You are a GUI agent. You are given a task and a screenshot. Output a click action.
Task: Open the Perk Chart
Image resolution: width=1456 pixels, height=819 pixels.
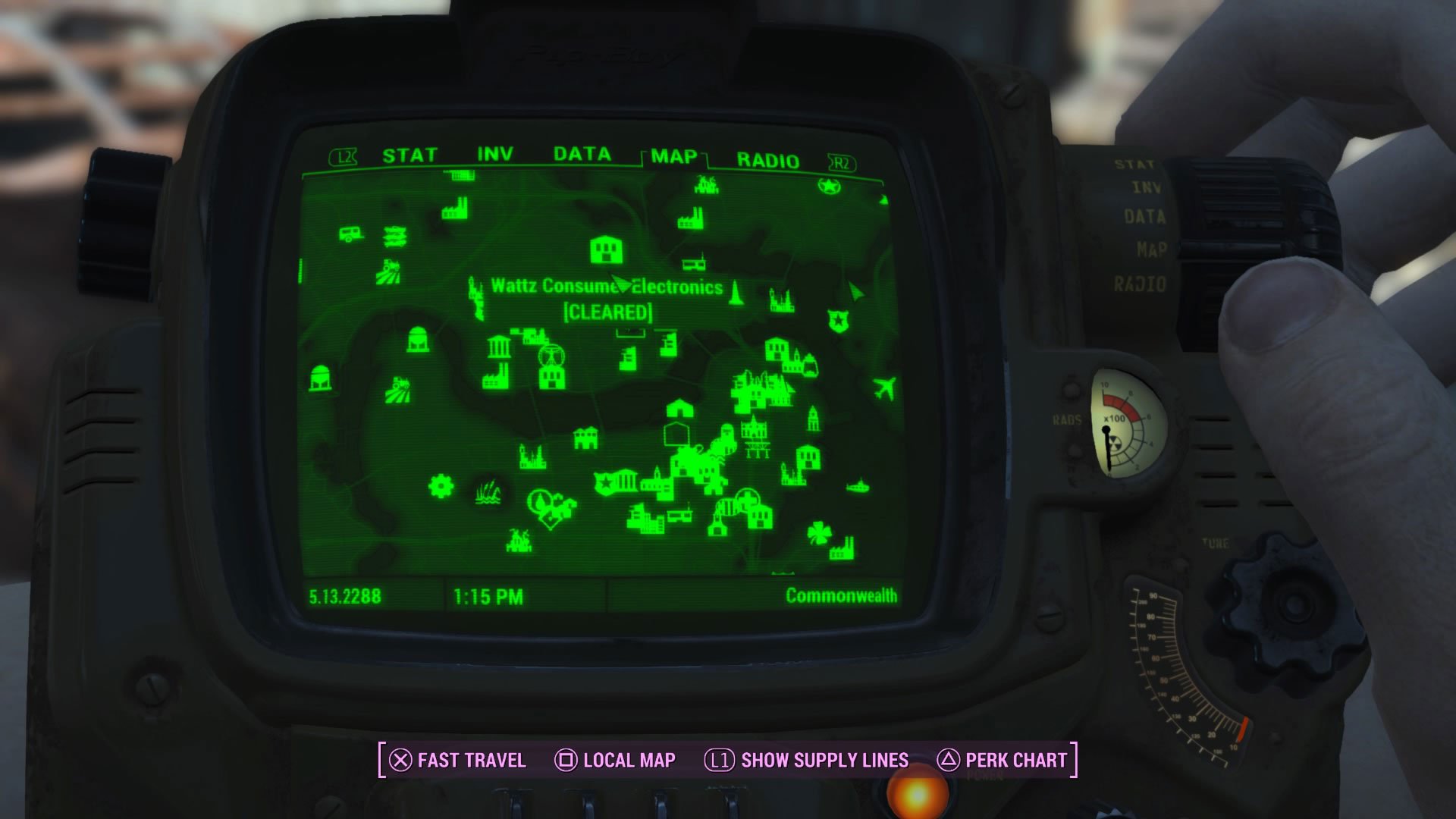click(1003, 760)
